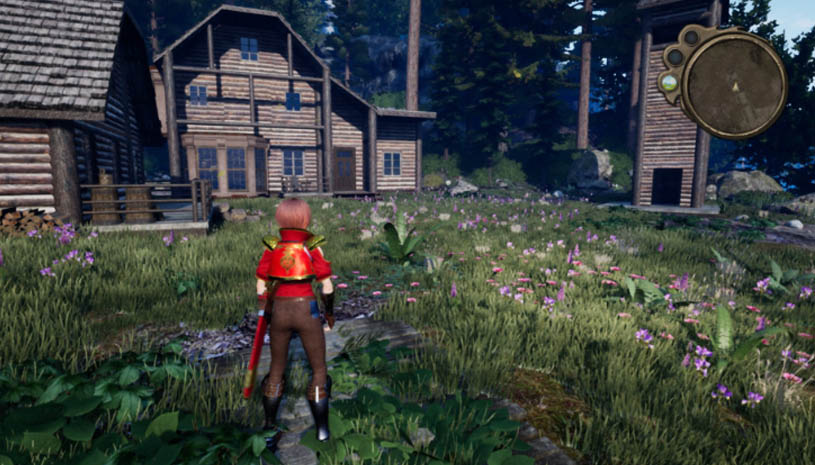
Task: Click the circular minimap
Action: tap(735, 85)
